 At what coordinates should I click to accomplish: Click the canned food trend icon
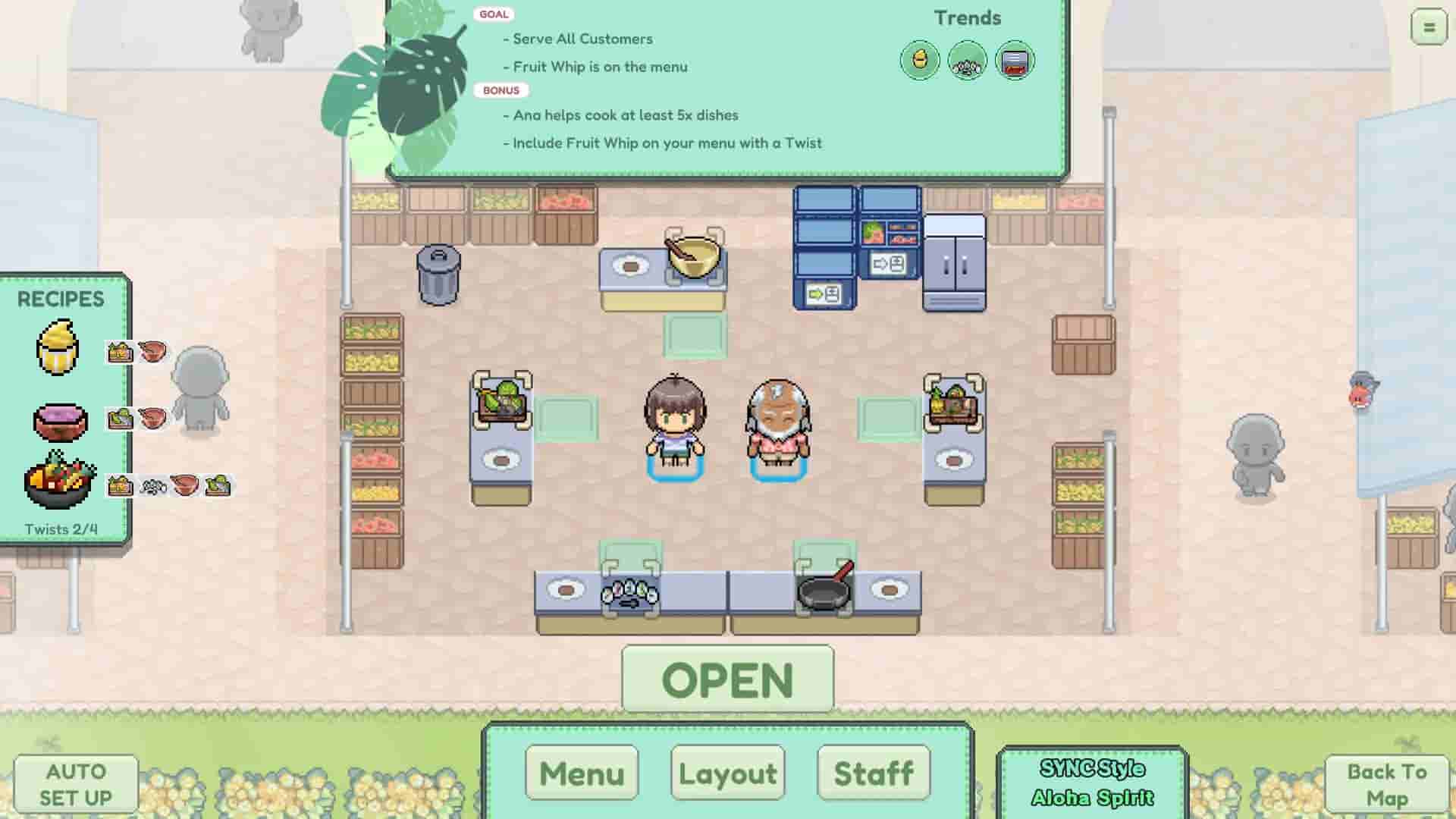point(1015,59)
